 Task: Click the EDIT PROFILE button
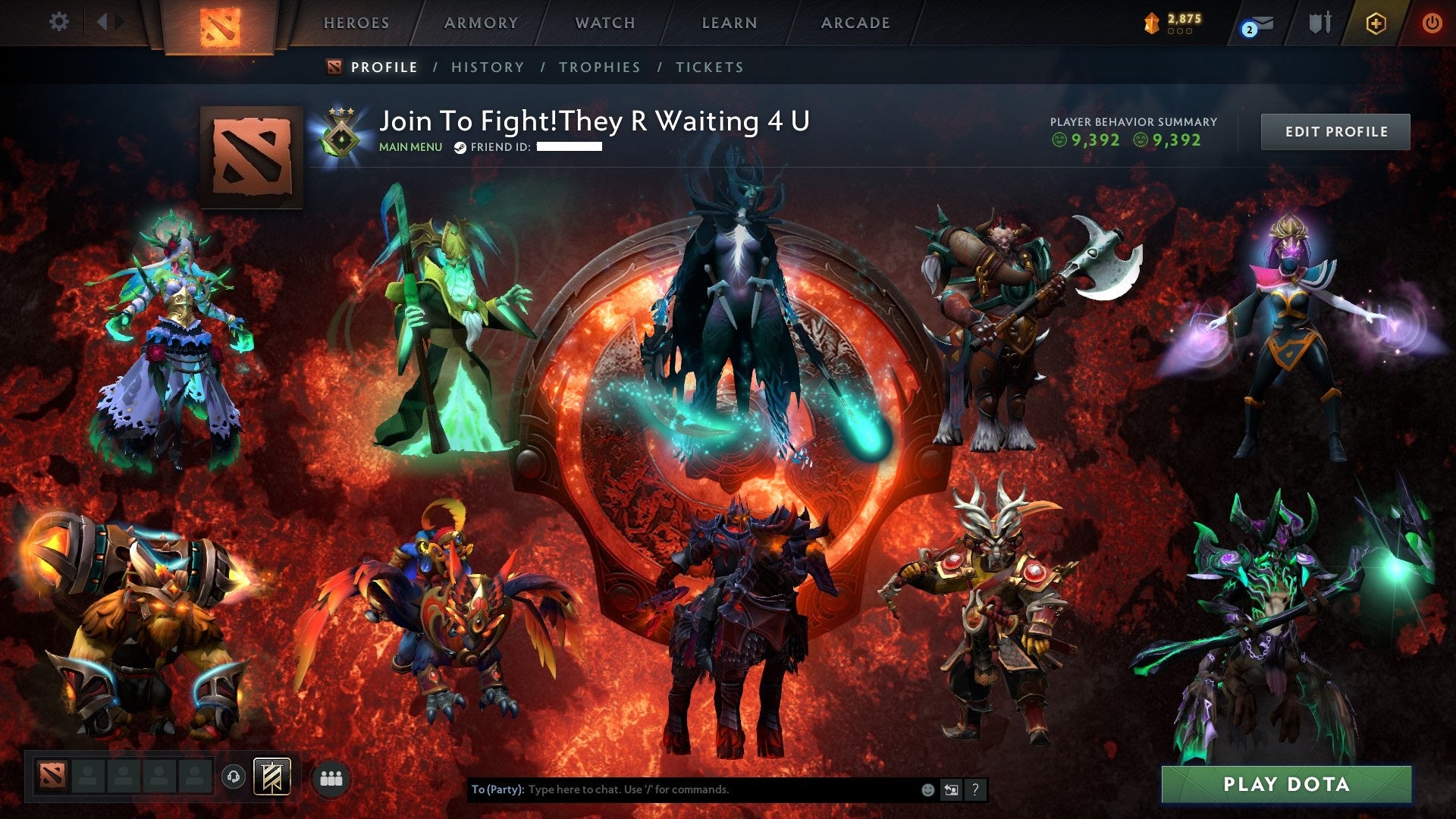(x=1335, y=130)
